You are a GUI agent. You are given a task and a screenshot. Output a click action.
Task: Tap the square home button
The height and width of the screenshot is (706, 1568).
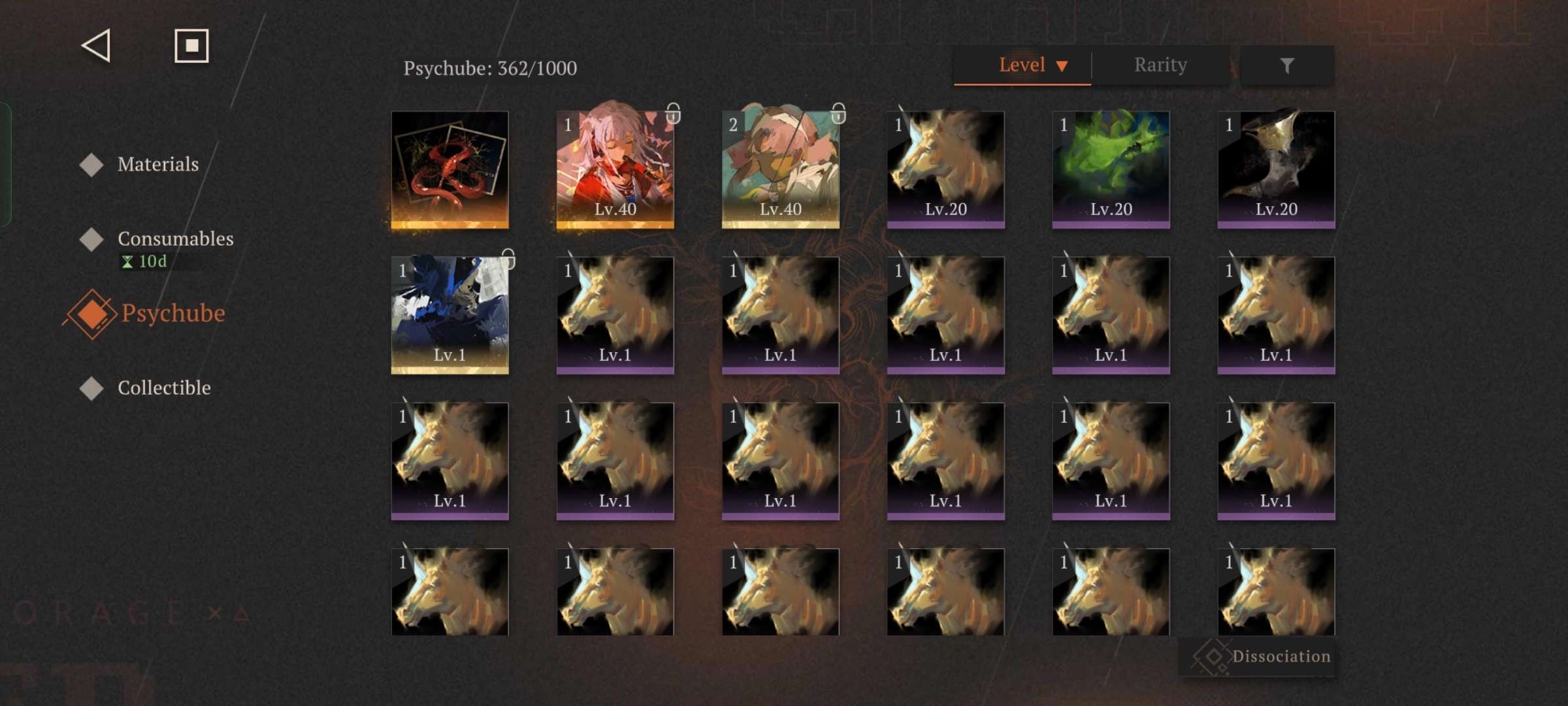coord(191,46)
